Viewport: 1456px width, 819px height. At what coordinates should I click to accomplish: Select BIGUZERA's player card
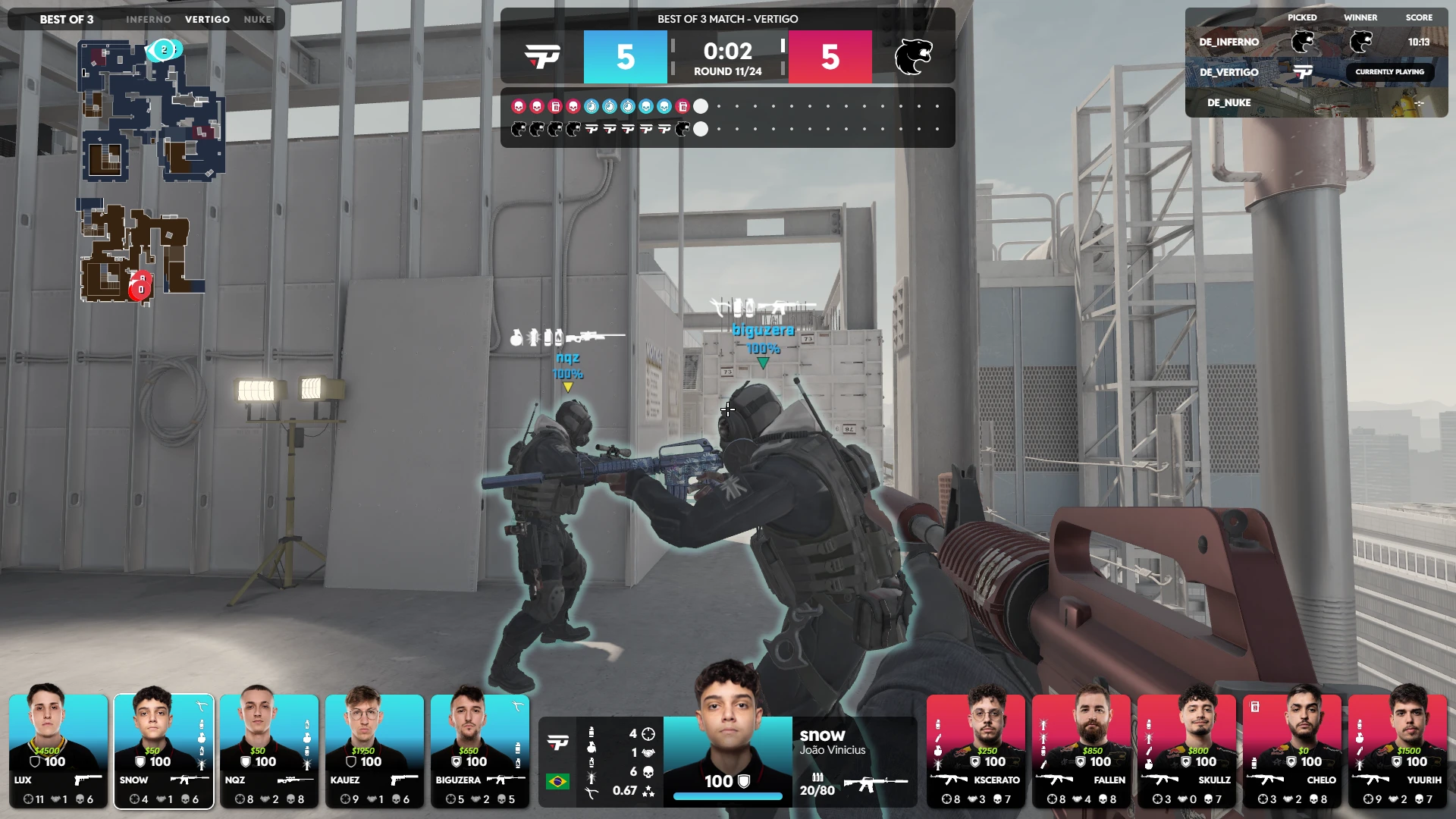tap(480, 750)
